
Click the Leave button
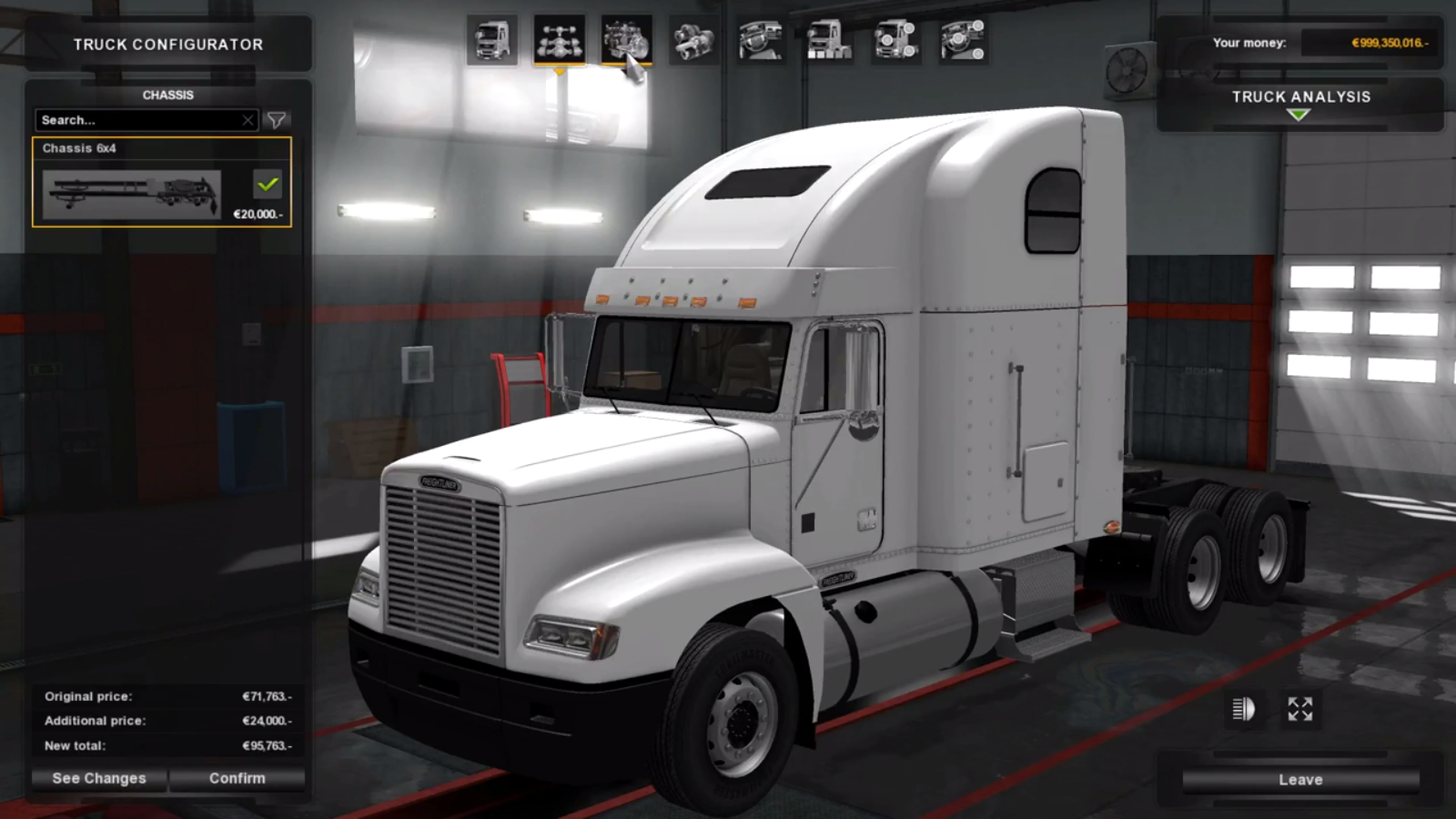[1299, 779]
